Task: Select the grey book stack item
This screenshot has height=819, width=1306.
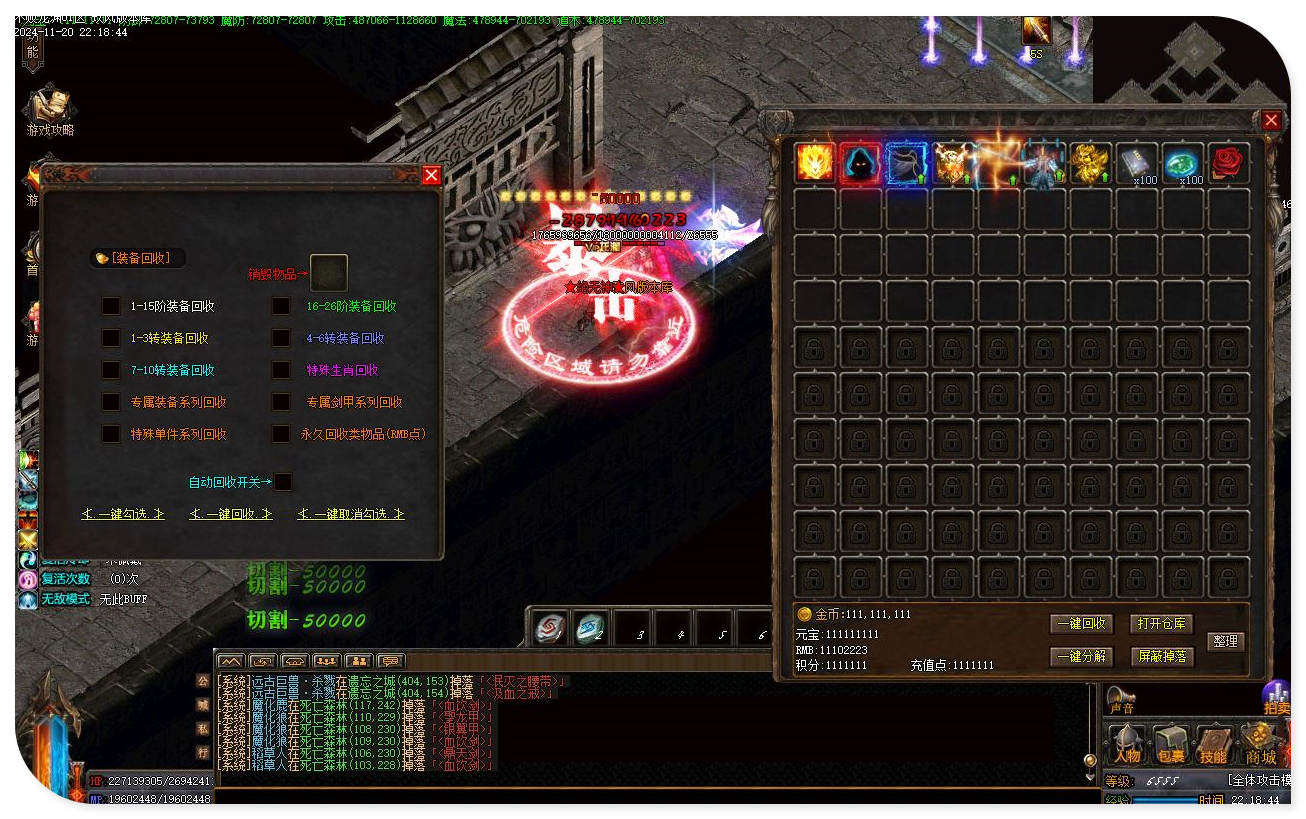Action: point(1136,163)
